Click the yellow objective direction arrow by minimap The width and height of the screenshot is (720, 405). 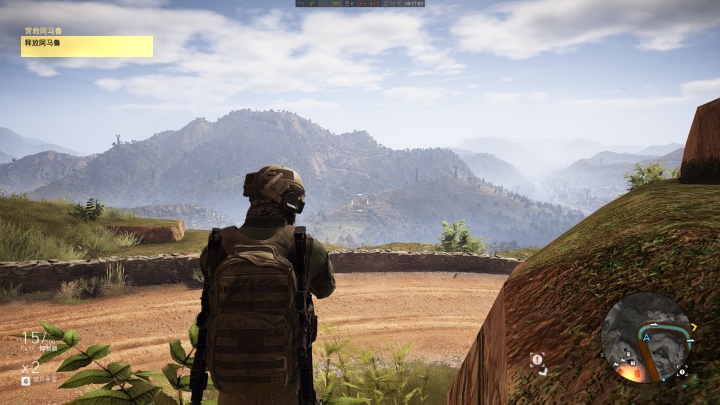(x=694, y=327)
